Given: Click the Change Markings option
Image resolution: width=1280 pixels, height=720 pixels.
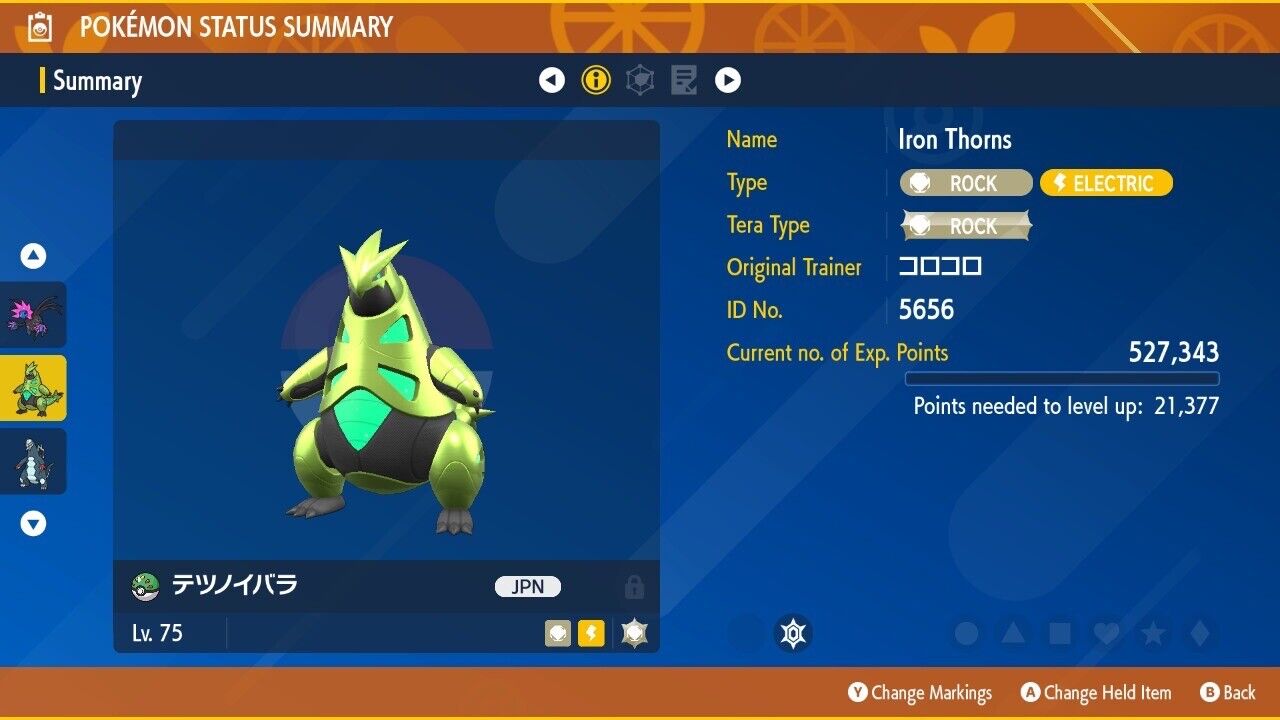Looking at the screenshot, I should tap(920, 693).
